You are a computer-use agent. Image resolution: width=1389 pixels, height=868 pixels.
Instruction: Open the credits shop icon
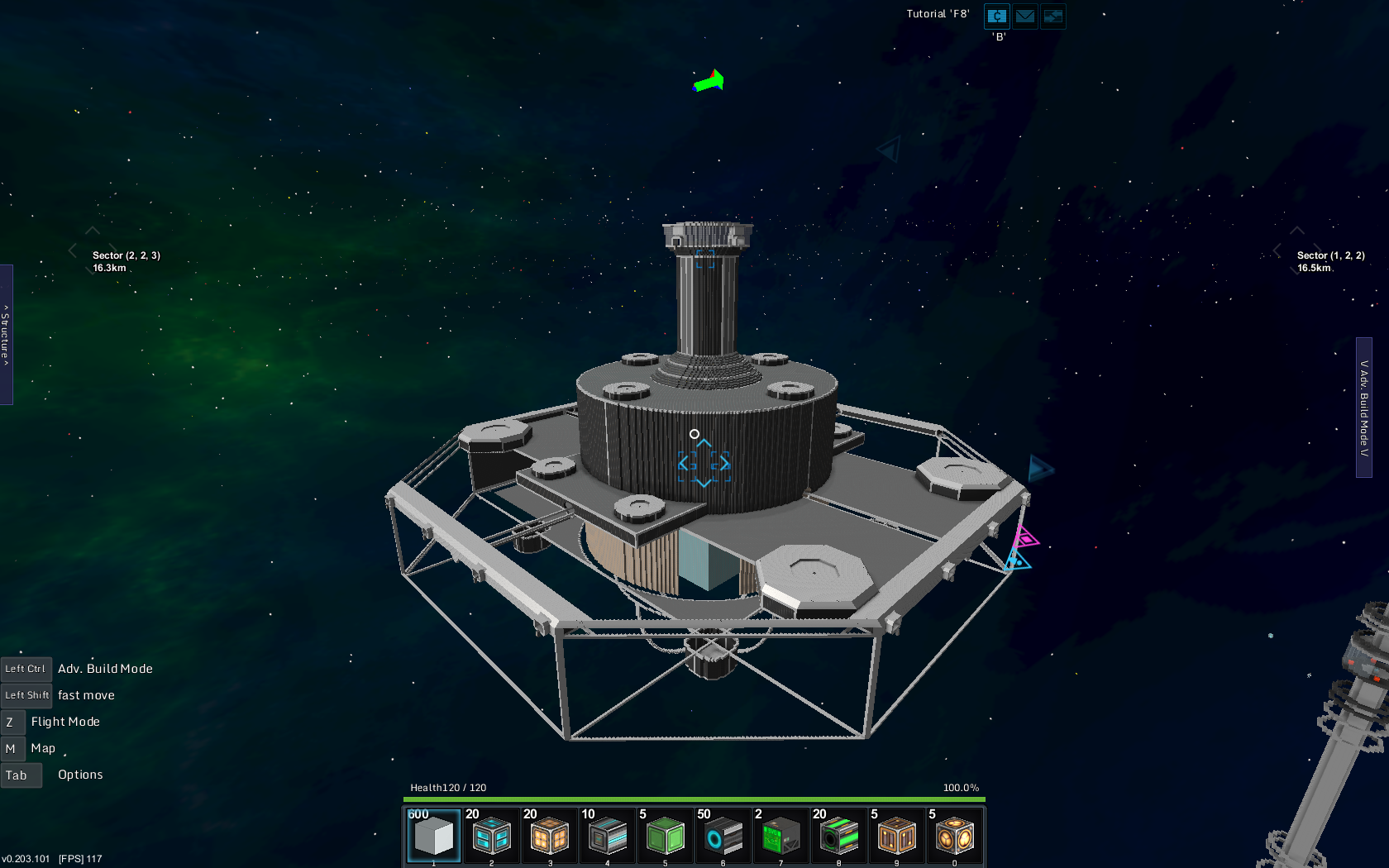pos(997,17)
